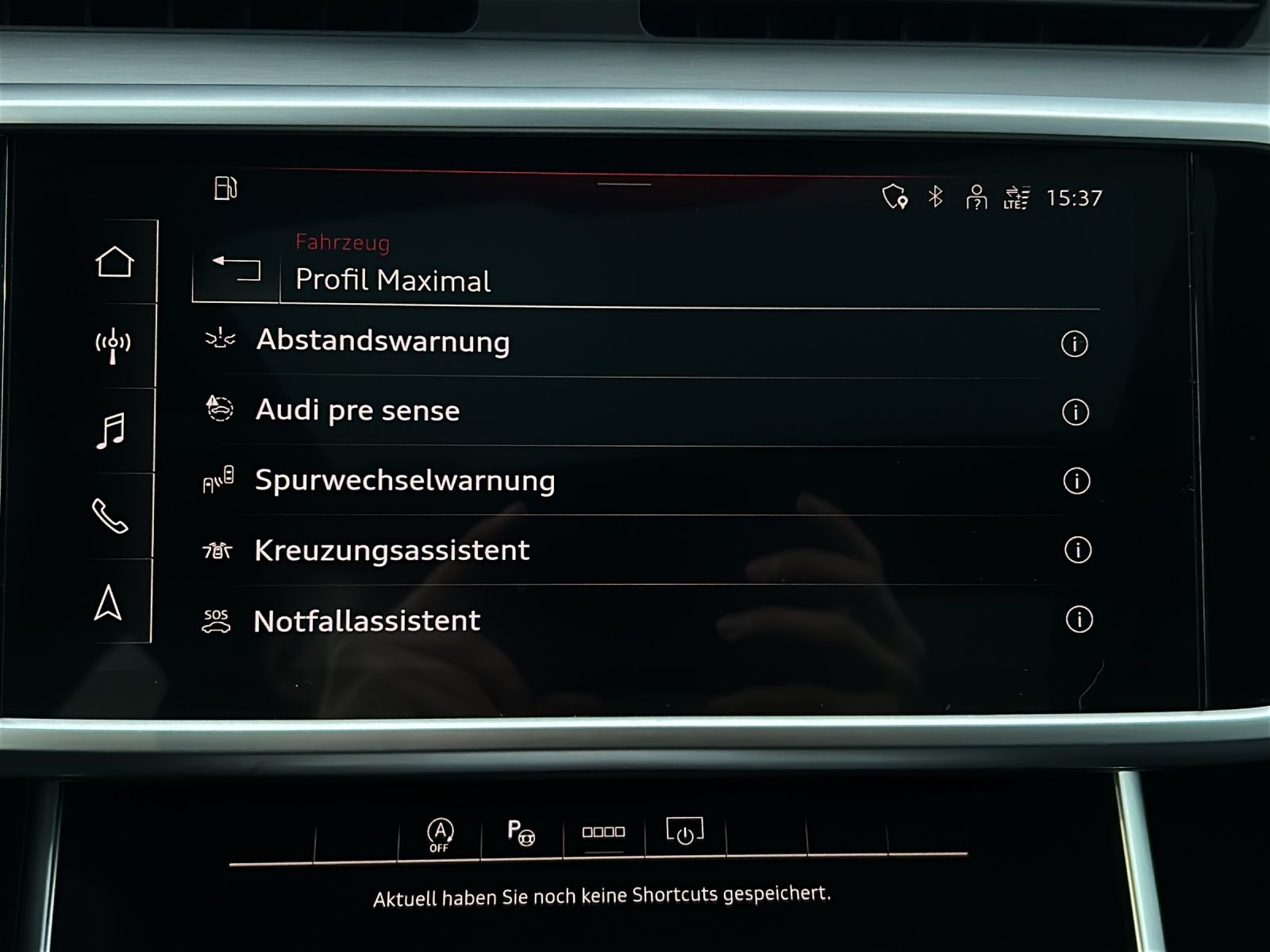Open info for Audi pre sense

click(1076, 410)
